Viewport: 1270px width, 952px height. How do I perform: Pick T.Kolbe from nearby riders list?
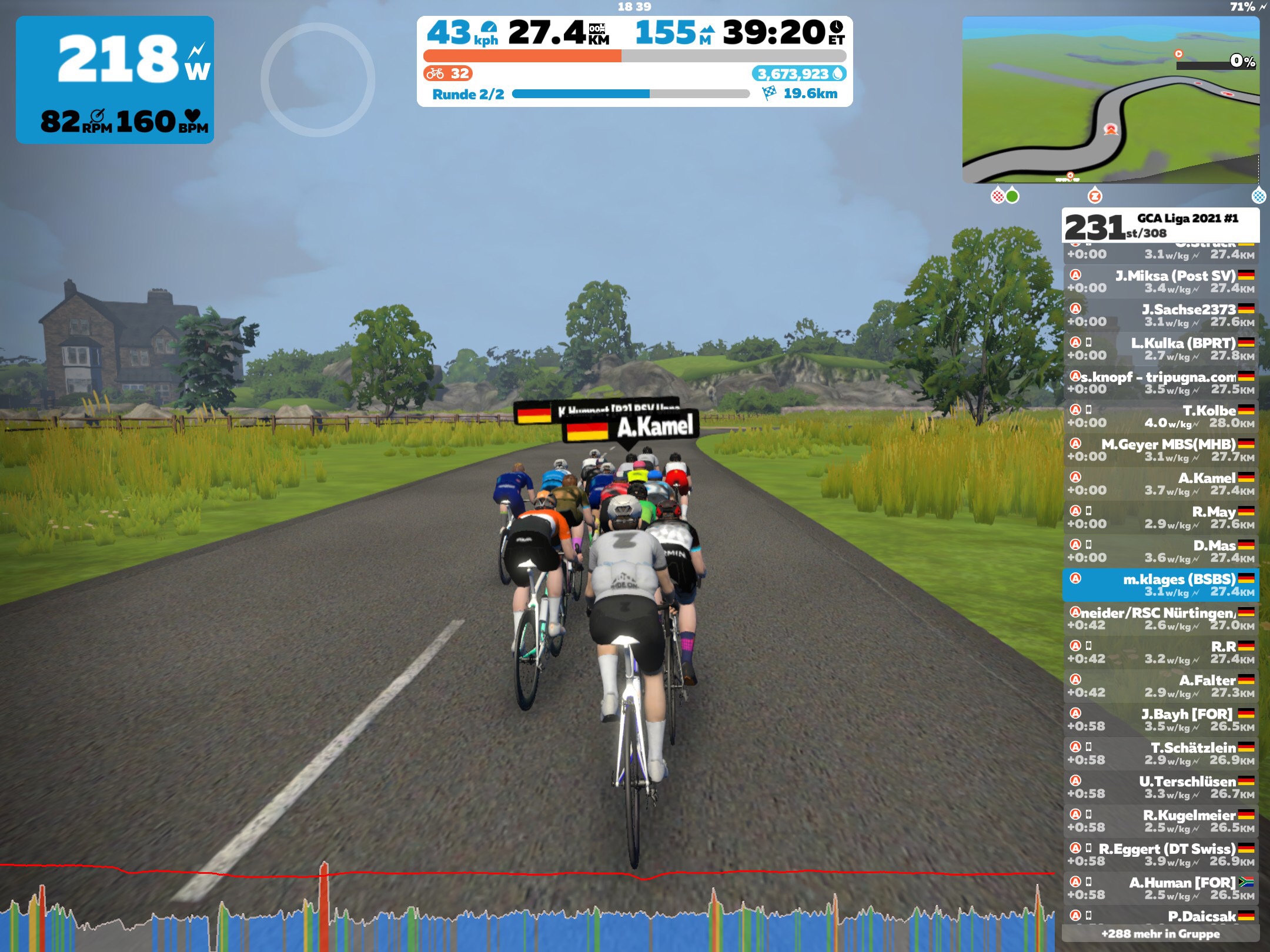coord(1161,416)
